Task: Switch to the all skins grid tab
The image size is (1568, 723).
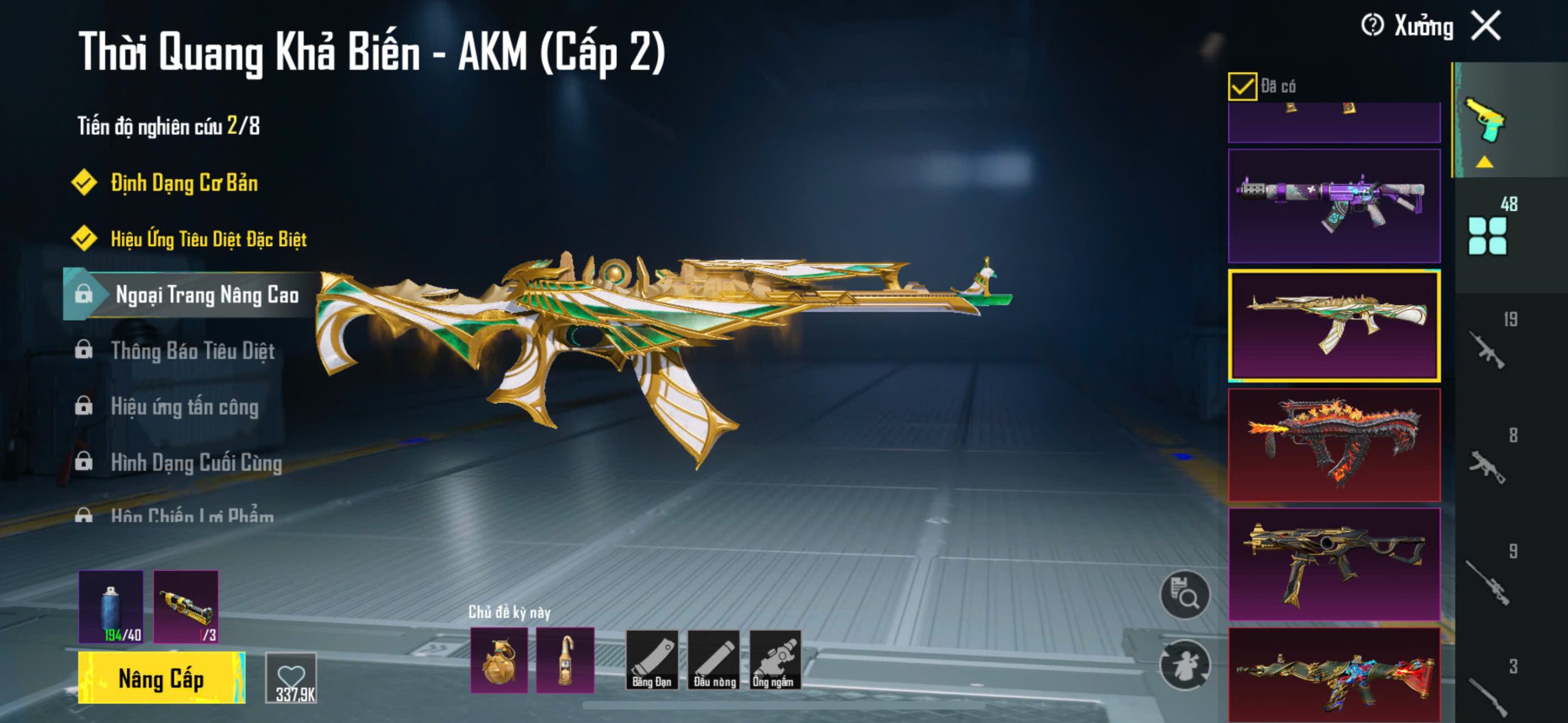Action: (x=1488, y=235)
